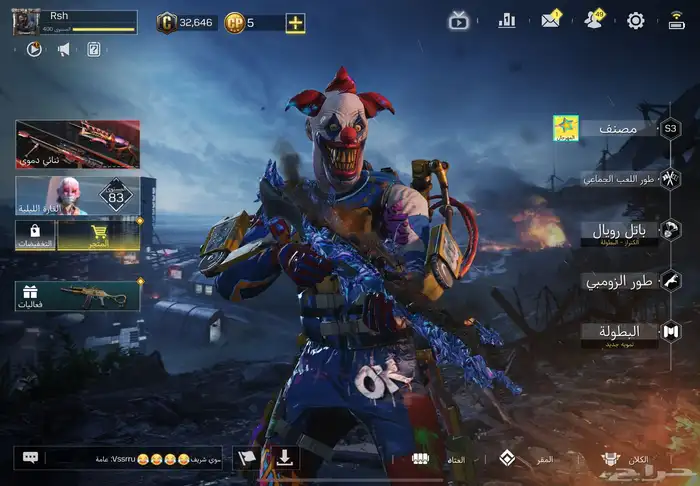
Task: Add more CP with the plus button
Action: coord(295,22)
